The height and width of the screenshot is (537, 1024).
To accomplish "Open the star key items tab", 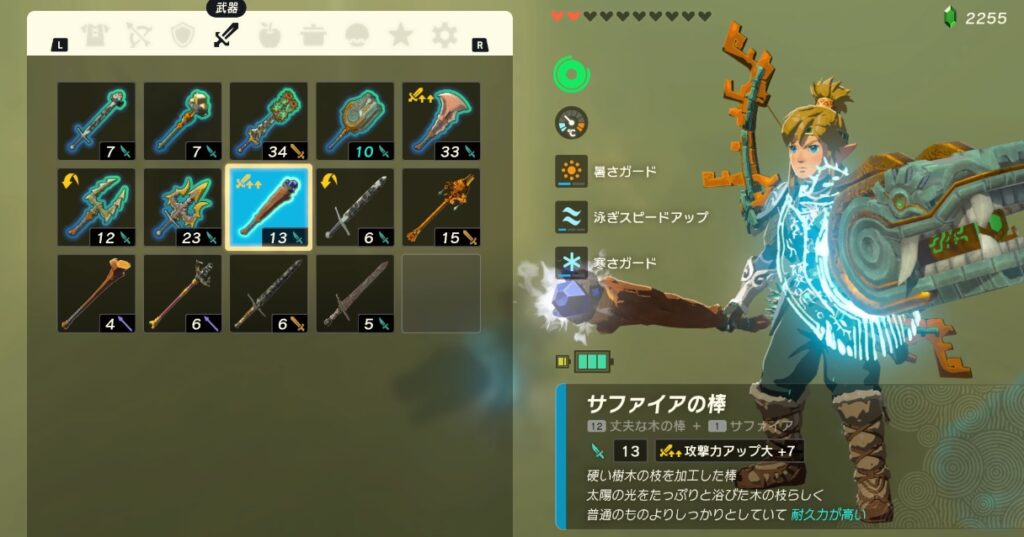I will (x=400, y=36).
